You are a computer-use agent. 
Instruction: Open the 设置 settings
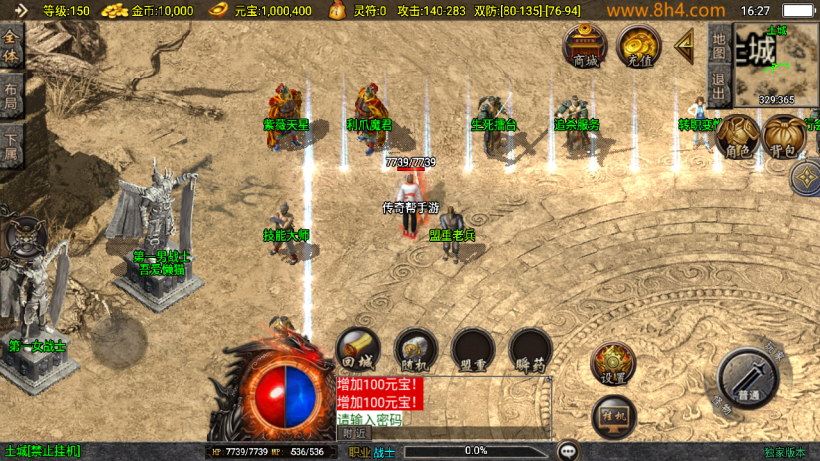(x=613, y=364)
